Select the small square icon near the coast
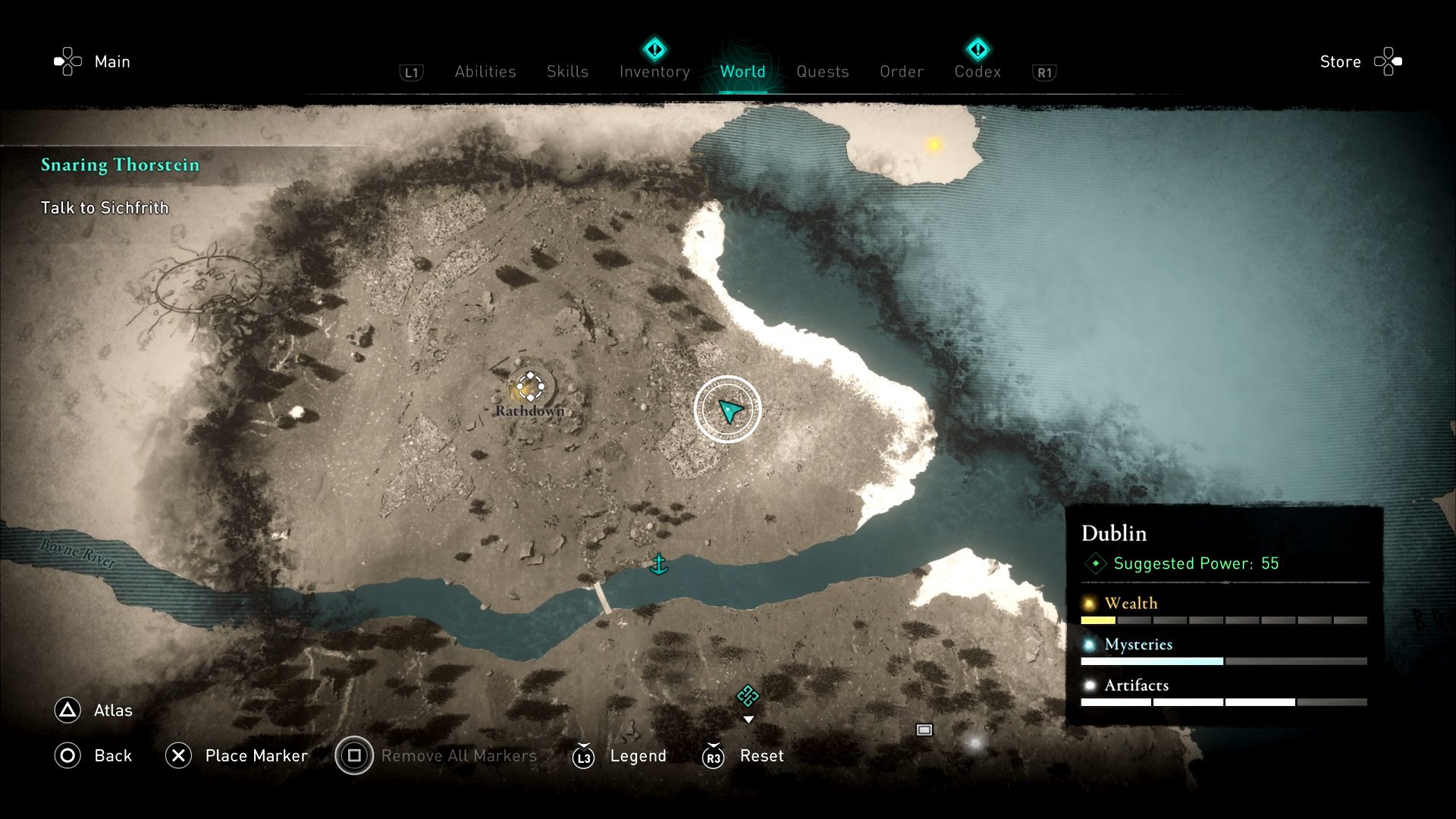This screenshot has height=819, width=1456. [x=924, y=730]
